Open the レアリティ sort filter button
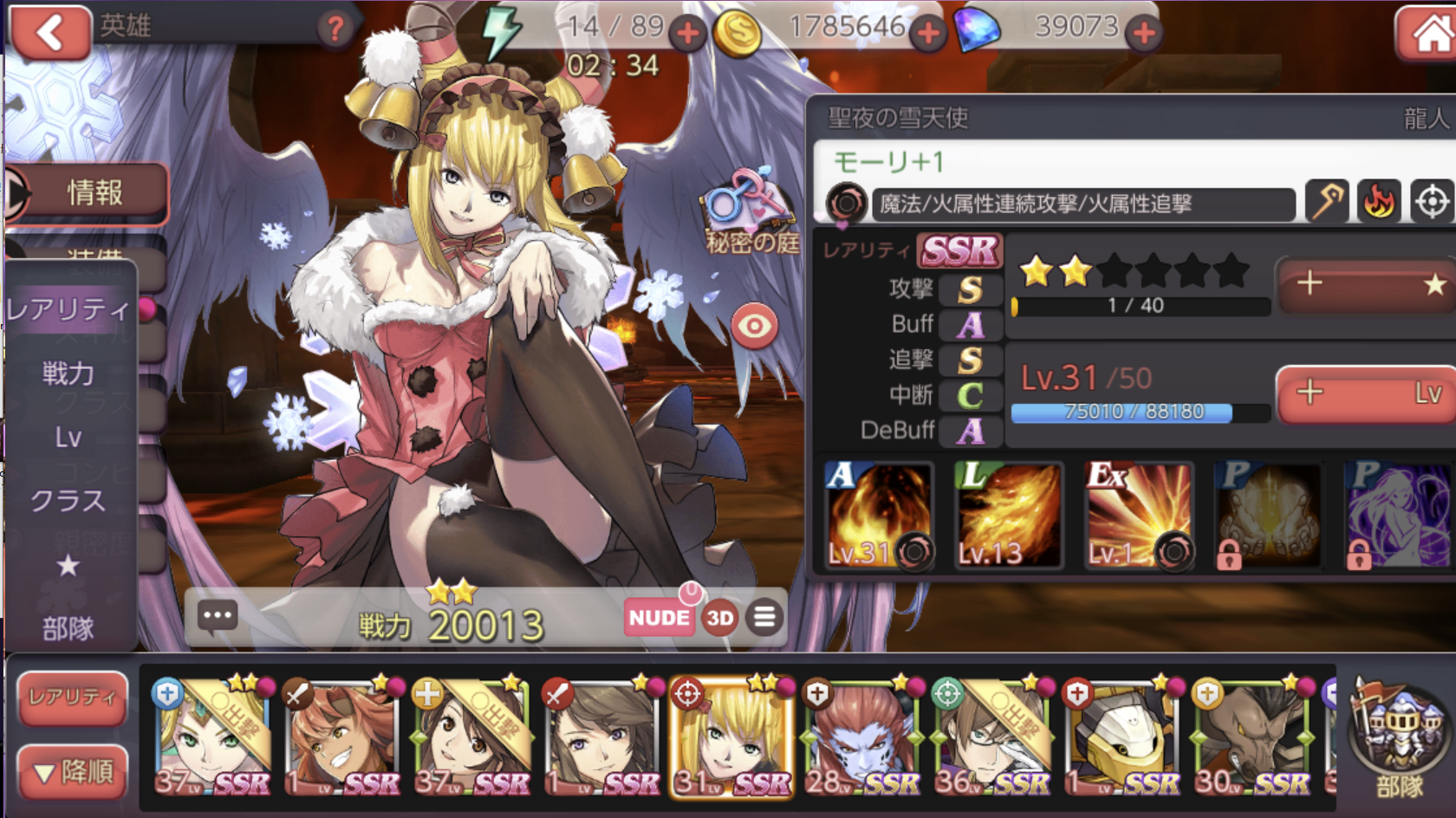Viewport: 1456px width, 818px height. point(72,698)
